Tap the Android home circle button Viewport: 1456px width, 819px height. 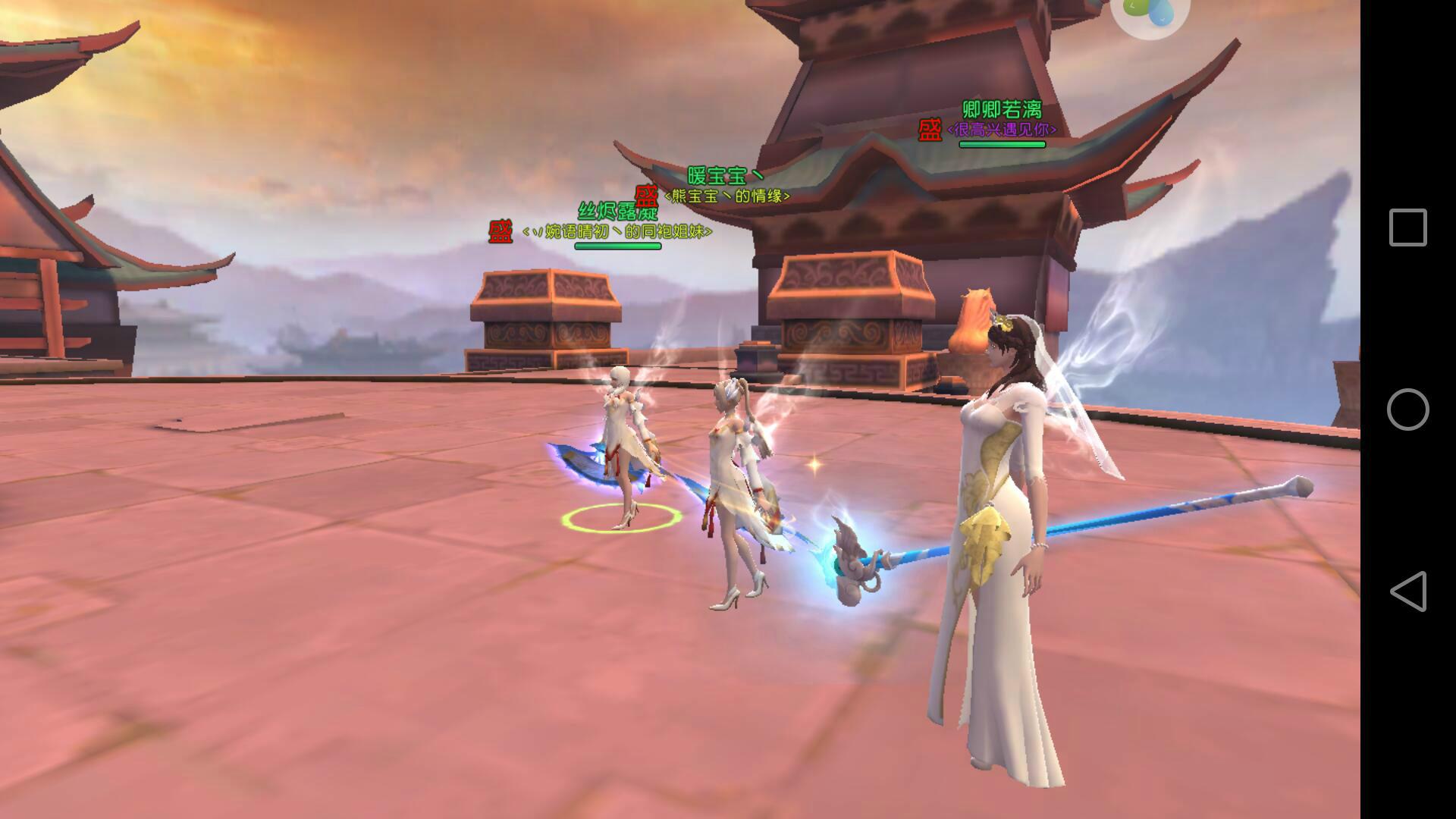pyautogui.click(x=1407, y=409)
